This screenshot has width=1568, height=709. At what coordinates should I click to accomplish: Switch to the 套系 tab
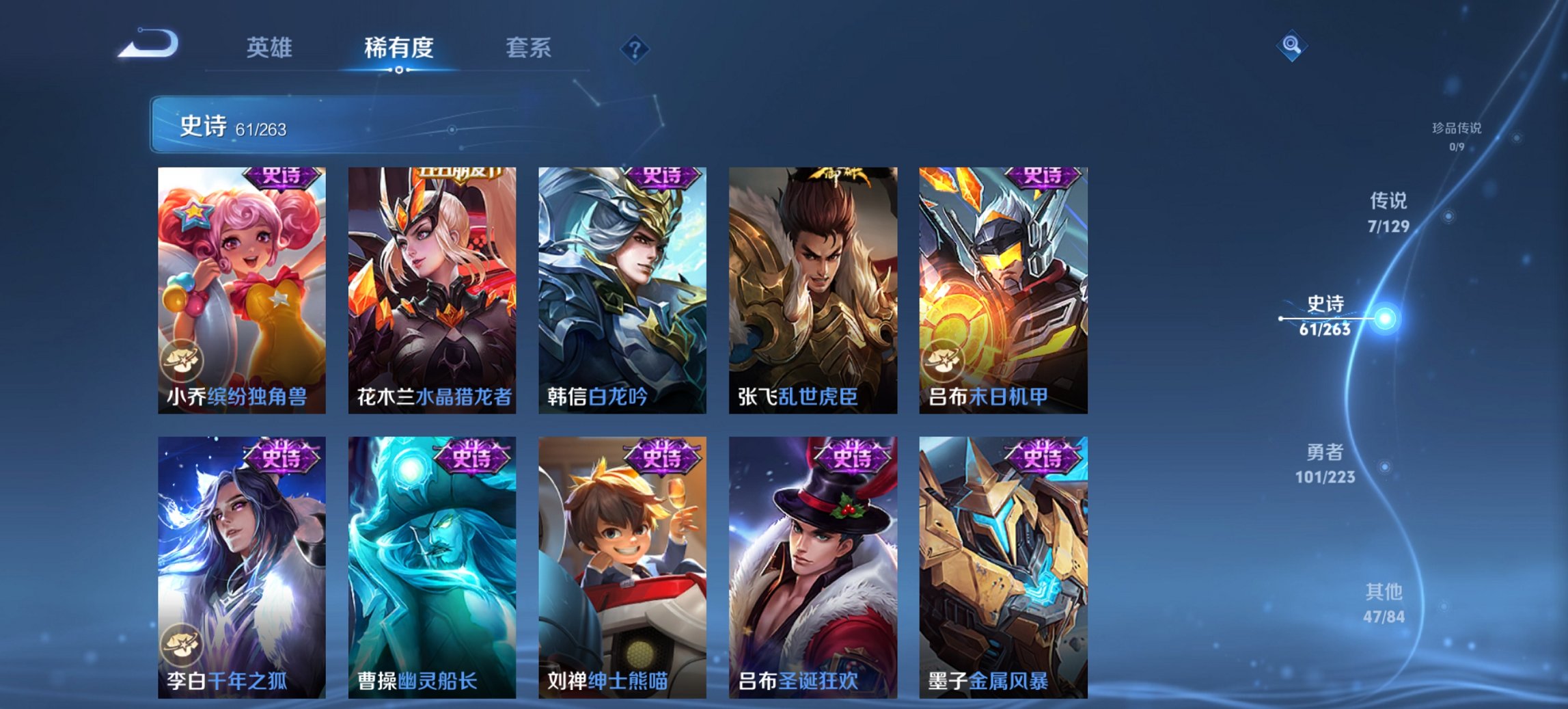pyautogui.click(x=529, y=48)
